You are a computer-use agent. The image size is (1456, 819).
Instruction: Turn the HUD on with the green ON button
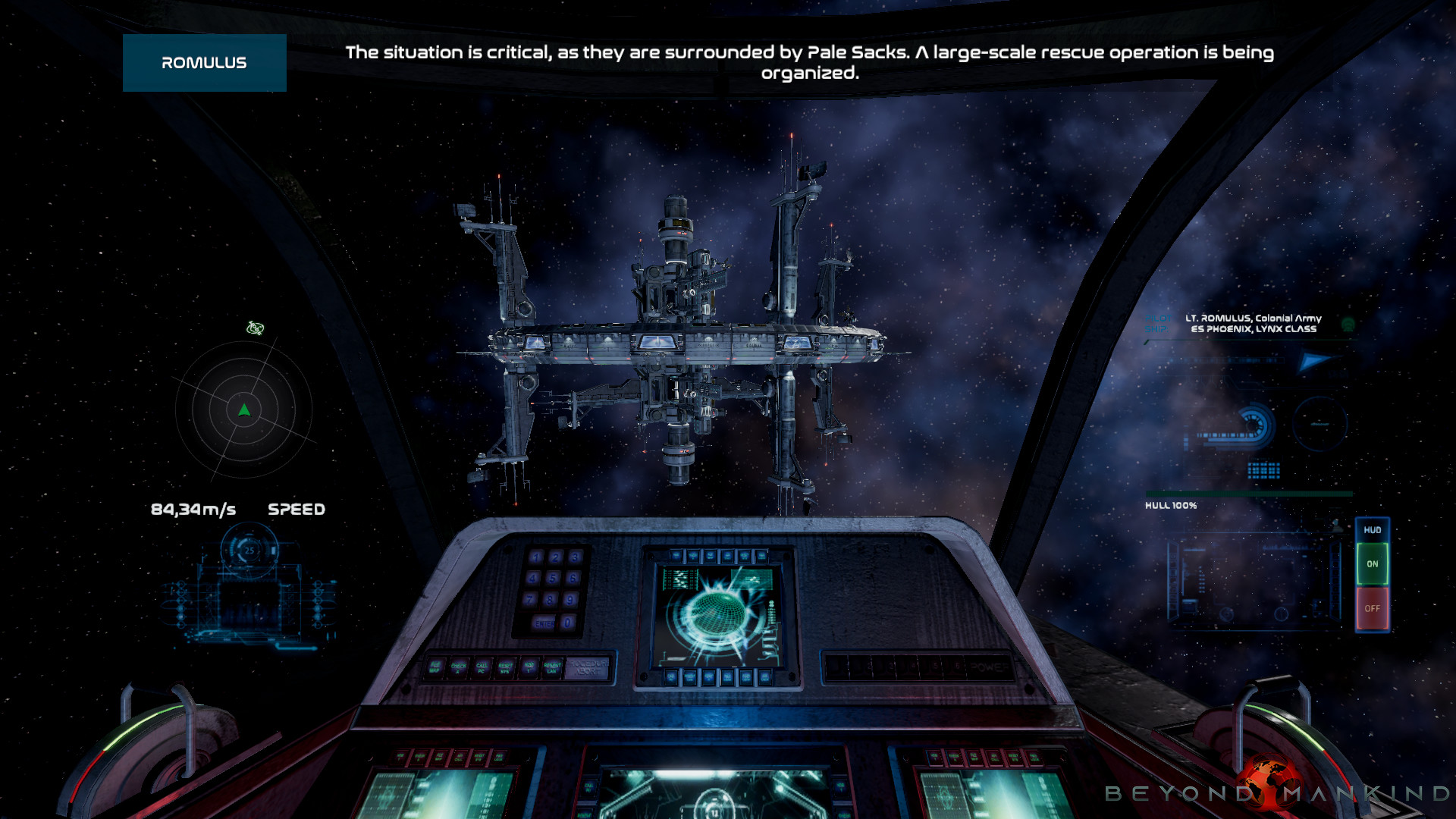coord(1372,564)
